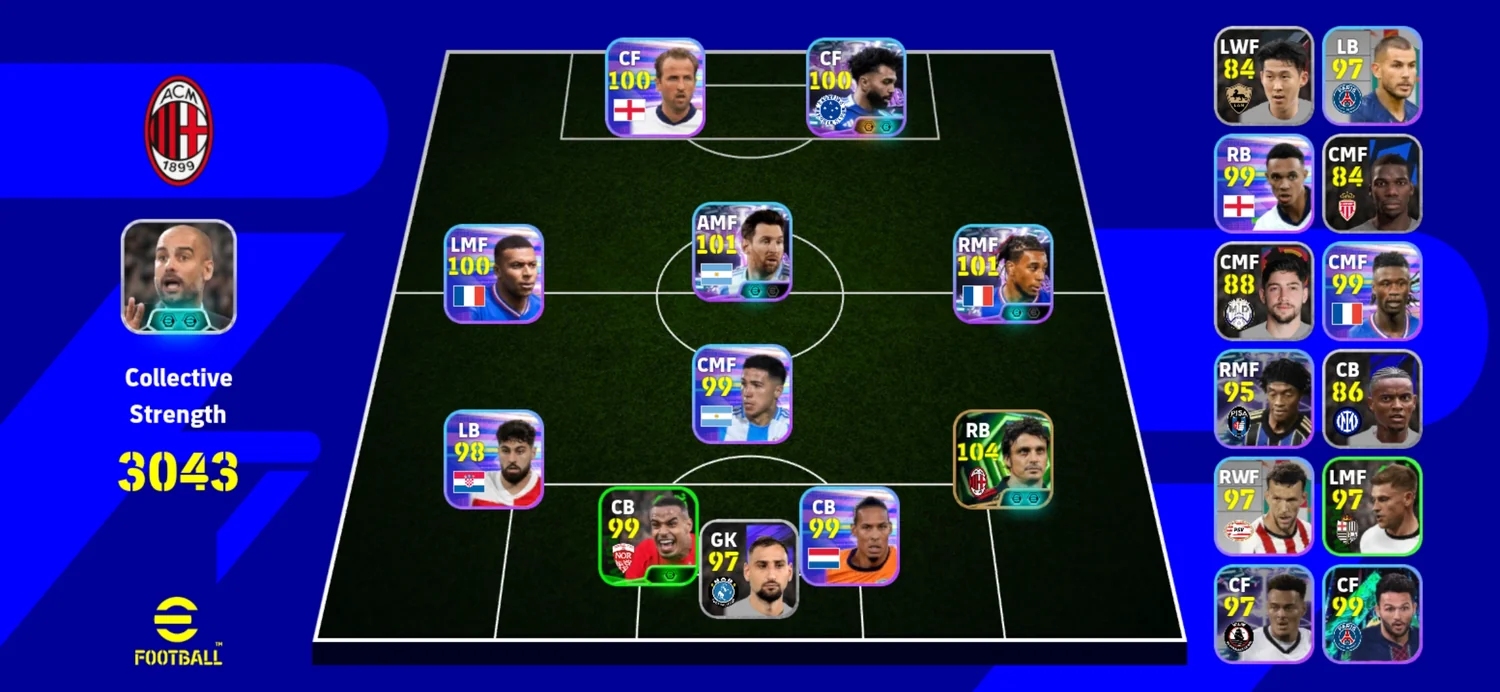Choose the LB 97 substitute card
Screen dimensions: 1500x692
click(x=1372, y=76)
